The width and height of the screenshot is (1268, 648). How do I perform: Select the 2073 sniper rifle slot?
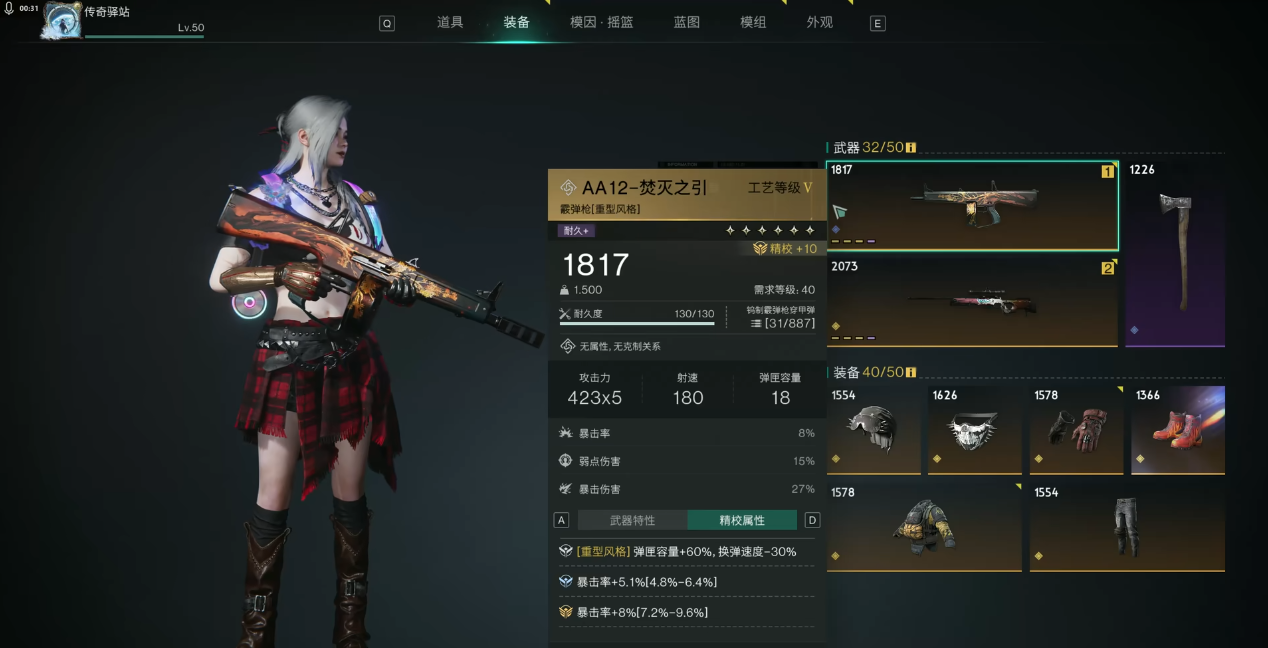972,302
